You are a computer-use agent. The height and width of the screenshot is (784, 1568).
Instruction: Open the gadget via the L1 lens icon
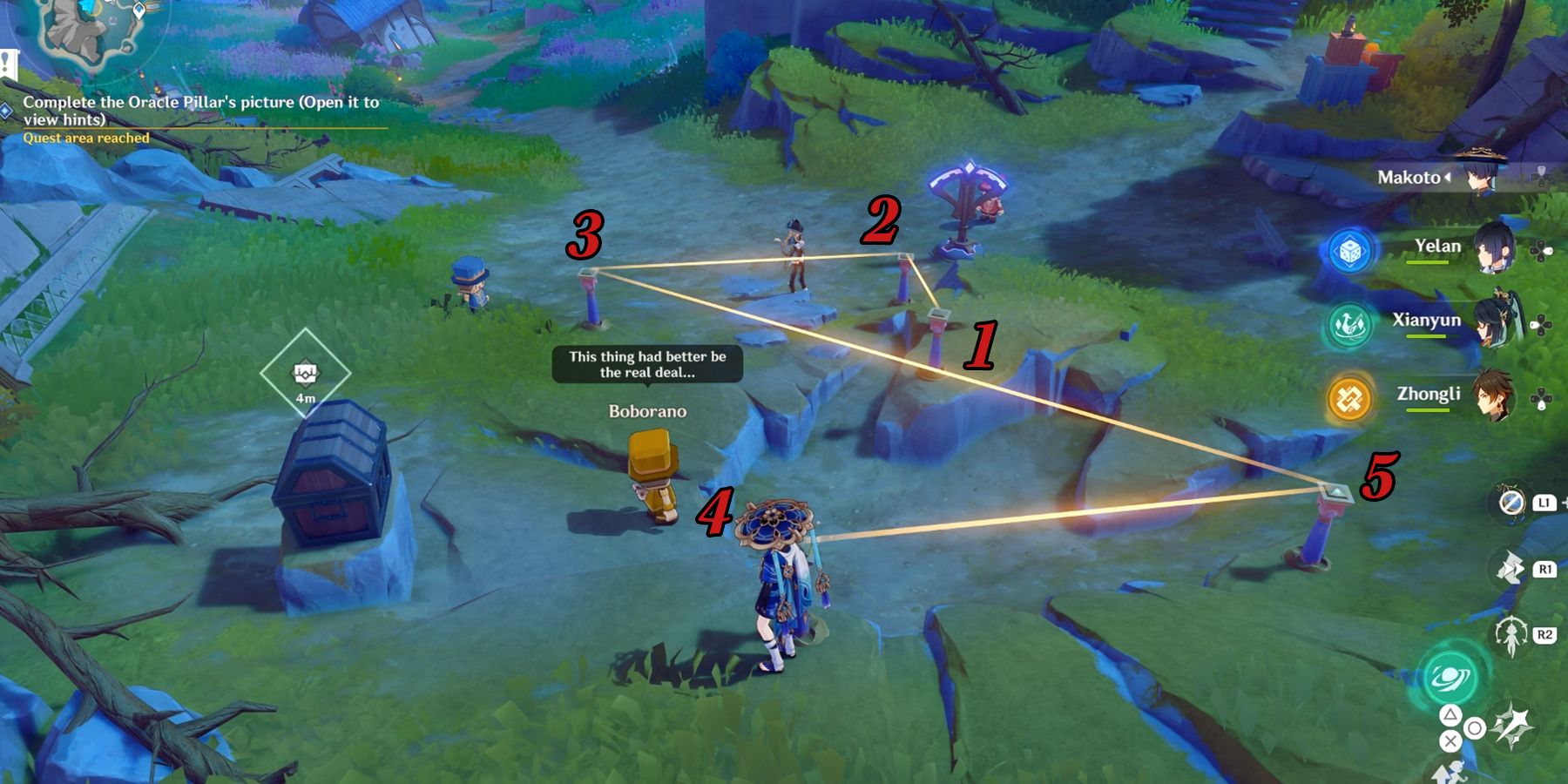[1511, 504]
